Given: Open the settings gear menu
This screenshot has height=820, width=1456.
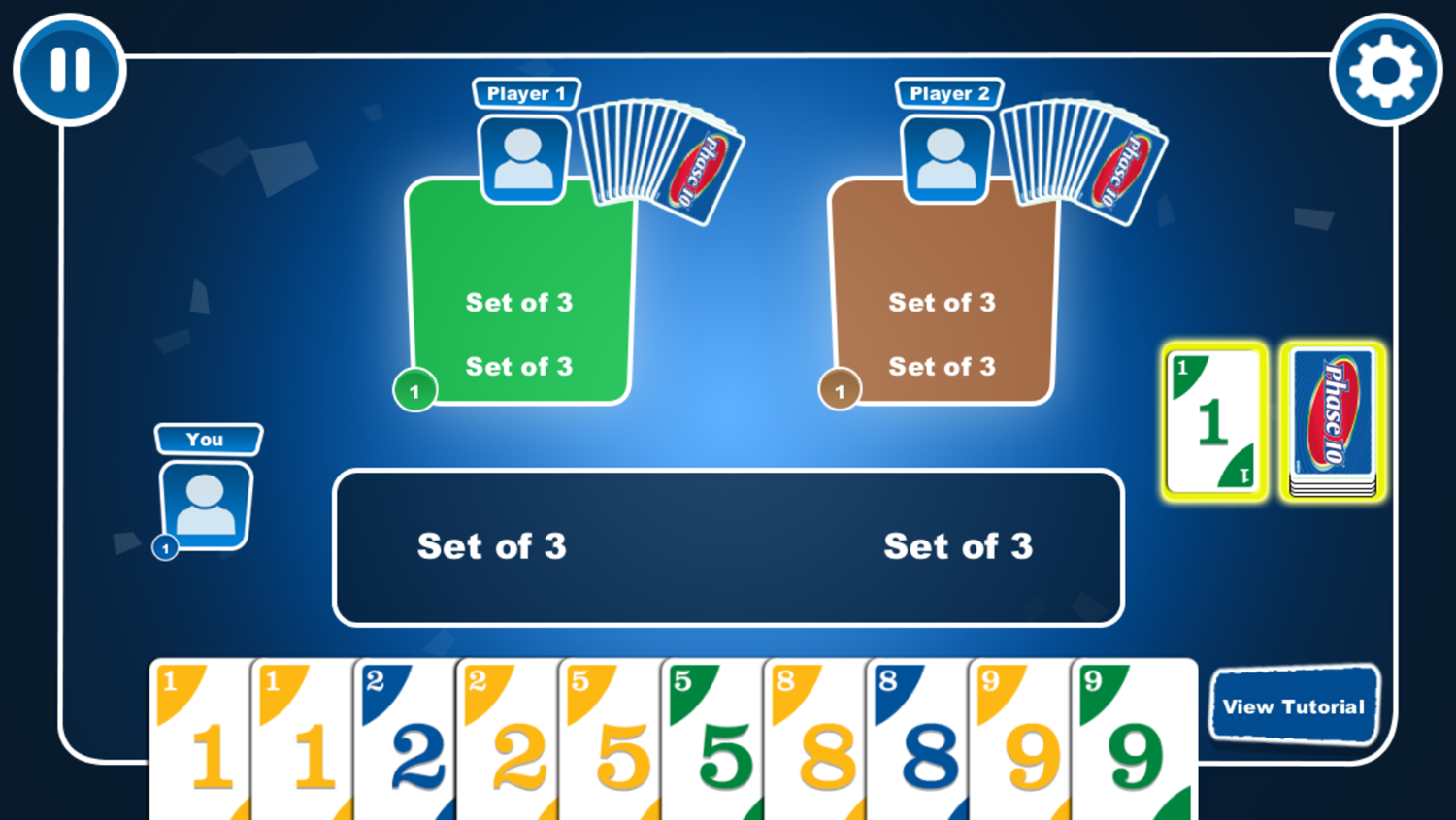Looking at the screenshot, I should tap(1385, 70).
